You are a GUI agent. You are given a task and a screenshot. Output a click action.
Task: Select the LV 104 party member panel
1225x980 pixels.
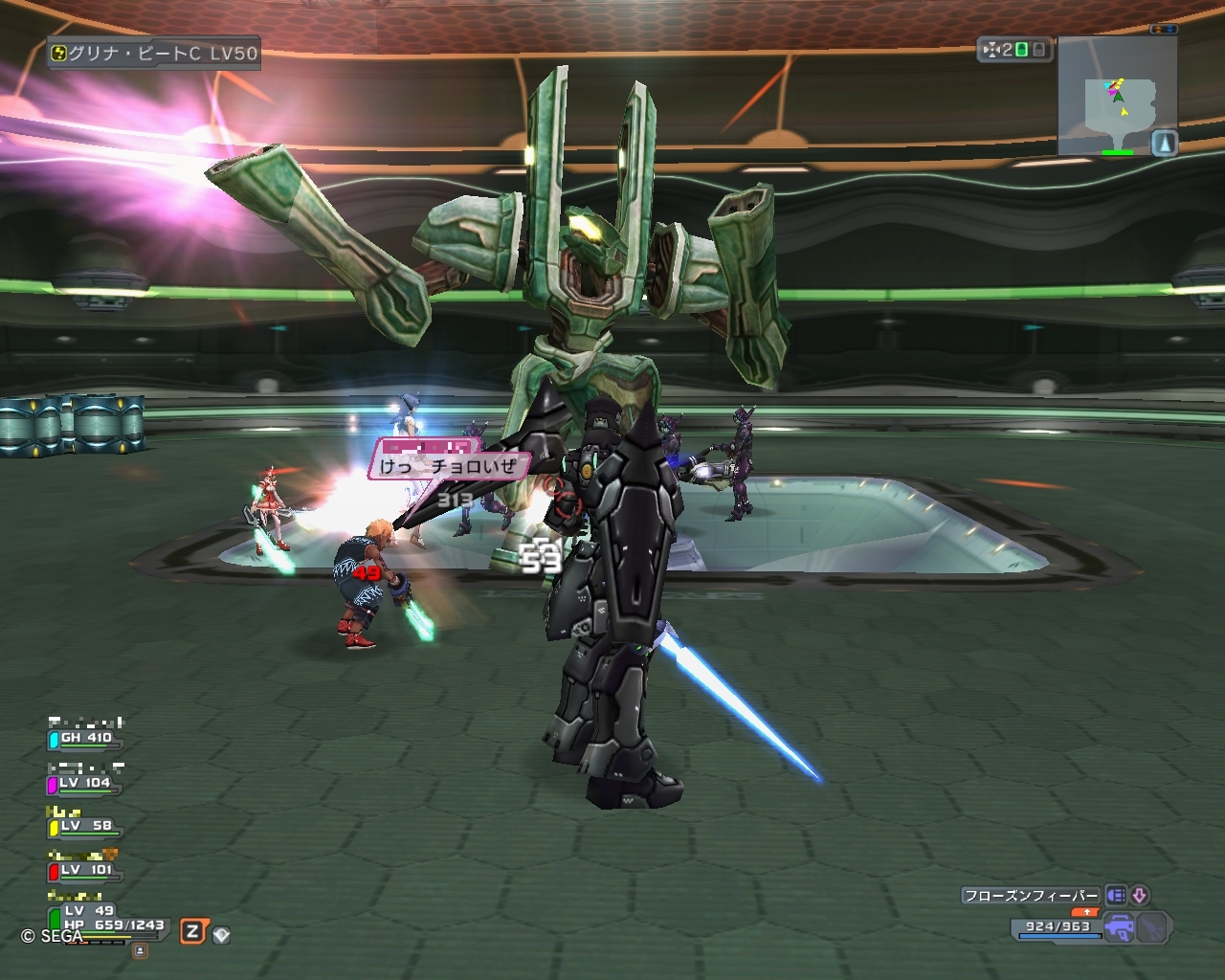pyautogui.click(x=85, y=784)
